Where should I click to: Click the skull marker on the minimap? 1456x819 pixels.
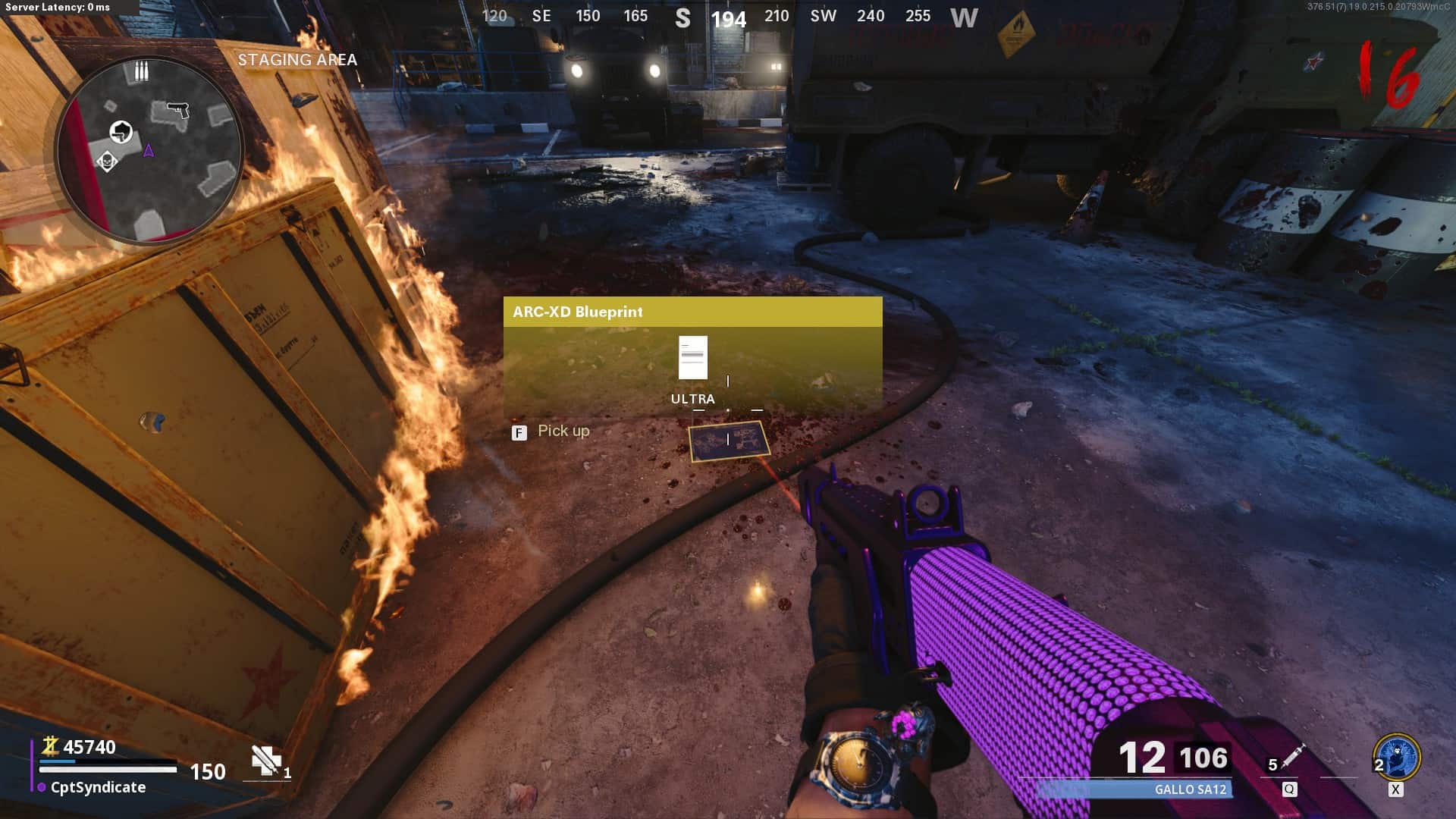point(107,162)
